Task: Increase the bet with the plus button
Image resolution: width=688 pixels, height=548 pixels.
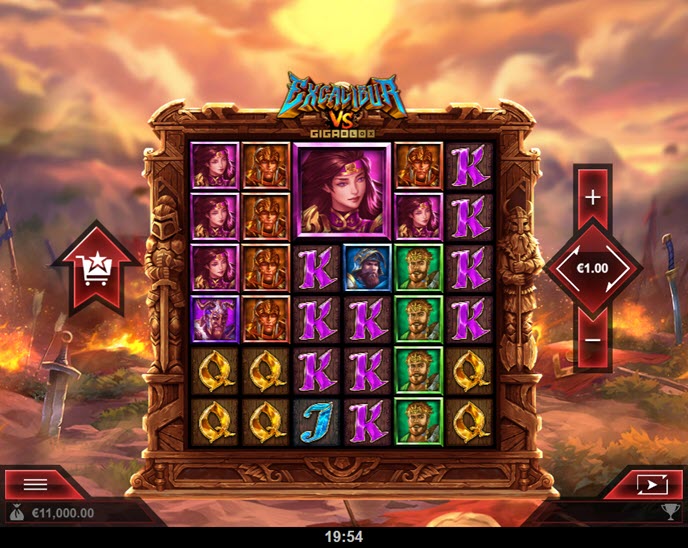Action: click(x=593, y=197)
